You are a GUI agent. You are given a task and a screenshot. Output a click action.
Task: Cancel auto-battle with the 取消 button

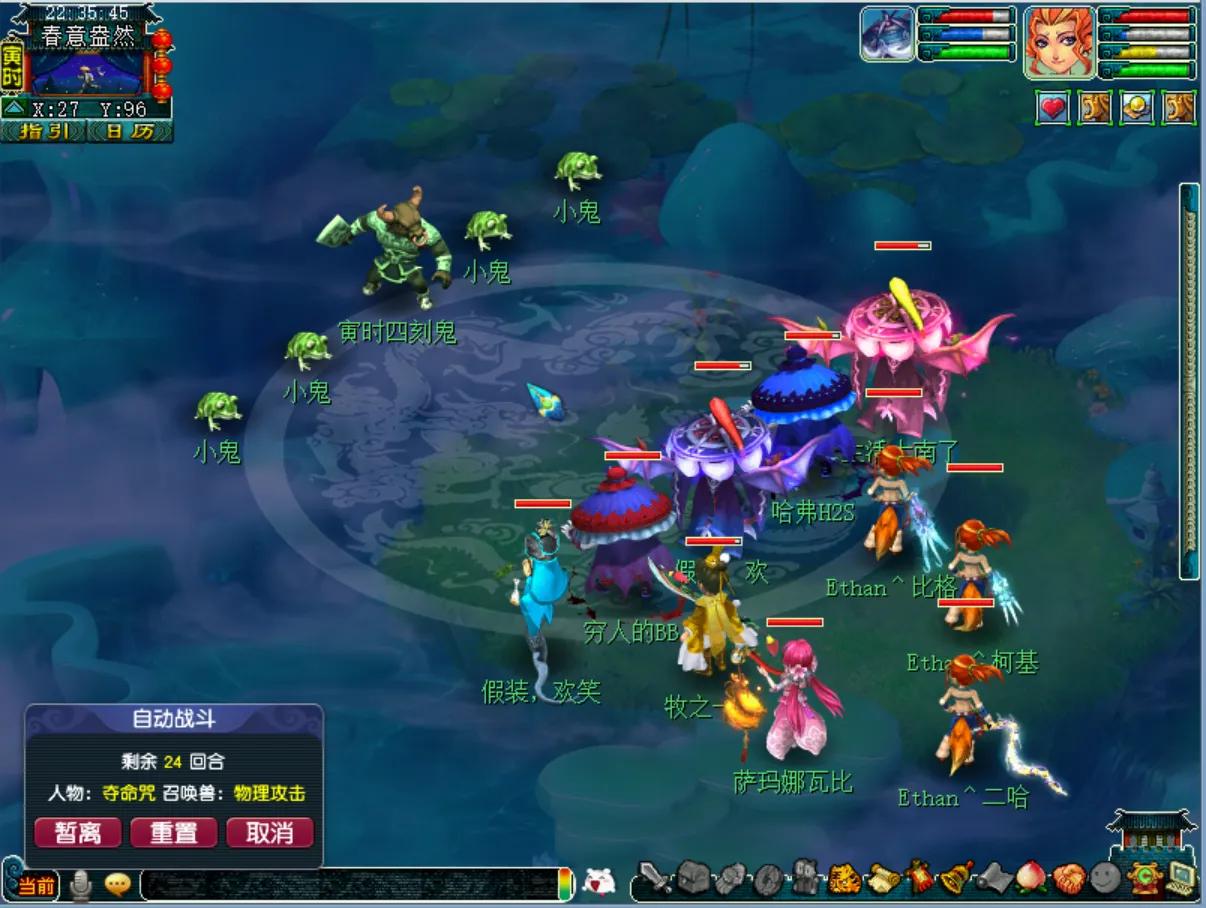270,833
